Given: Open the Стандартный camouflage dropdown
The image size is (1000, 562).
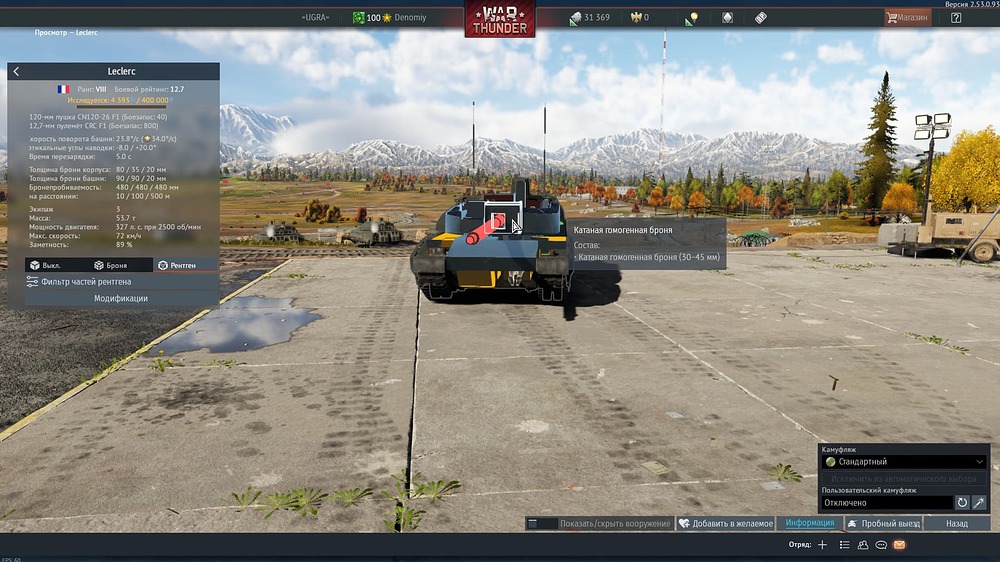Looking at the screenshot, I should pyautogui.click(x=904, y=462).
